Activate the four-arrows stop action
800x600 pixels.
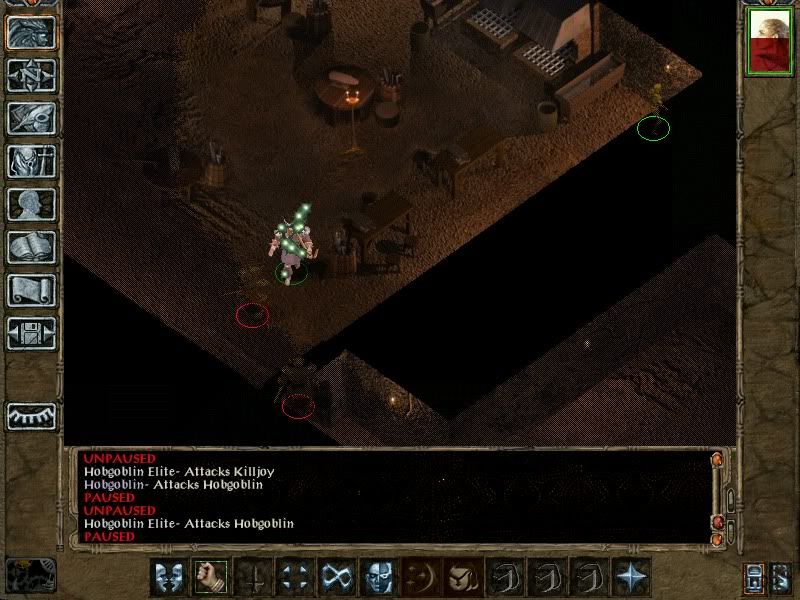293,577
